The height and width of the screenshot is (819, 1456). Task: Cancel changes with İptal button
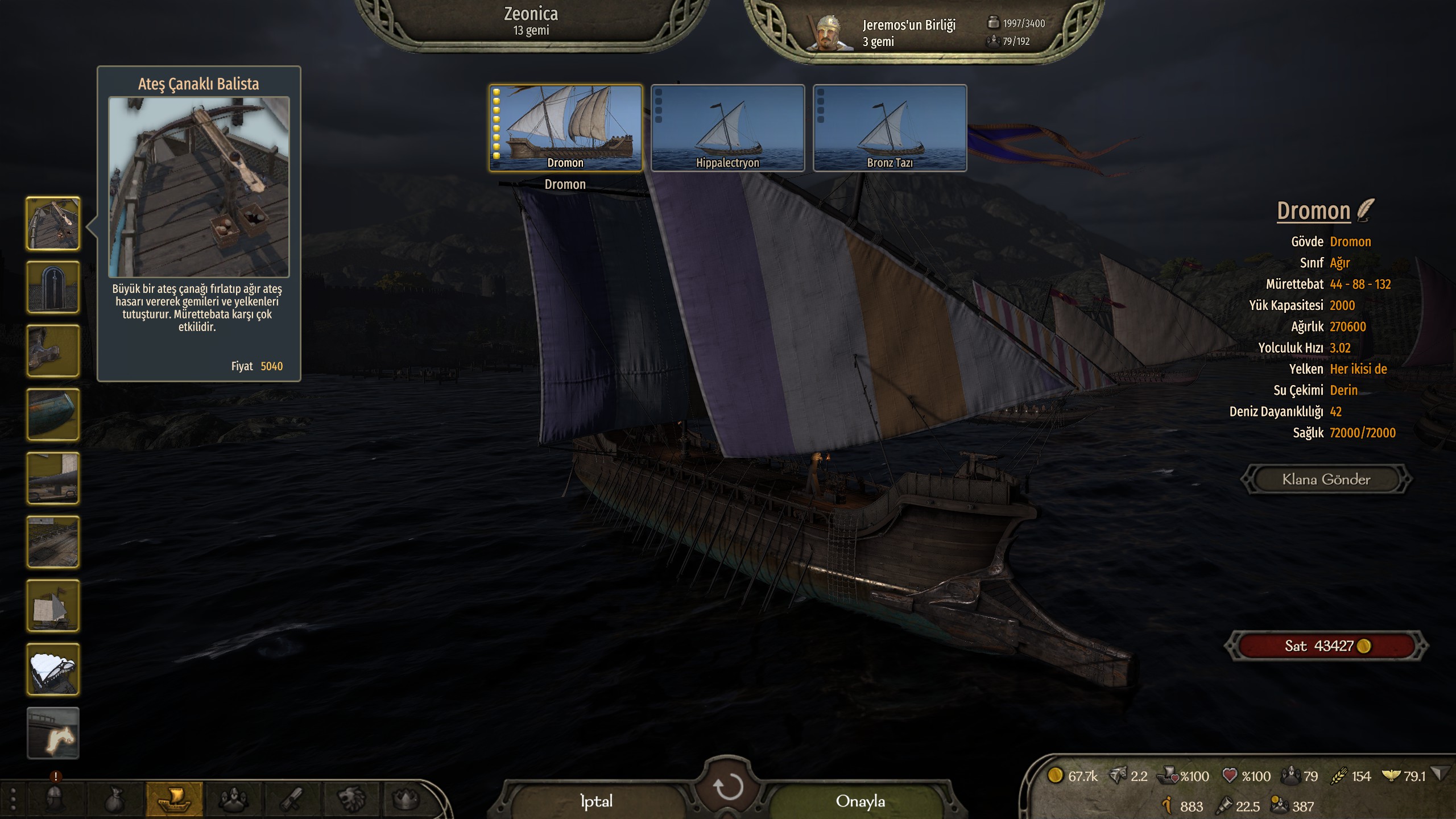click(596, 801)
